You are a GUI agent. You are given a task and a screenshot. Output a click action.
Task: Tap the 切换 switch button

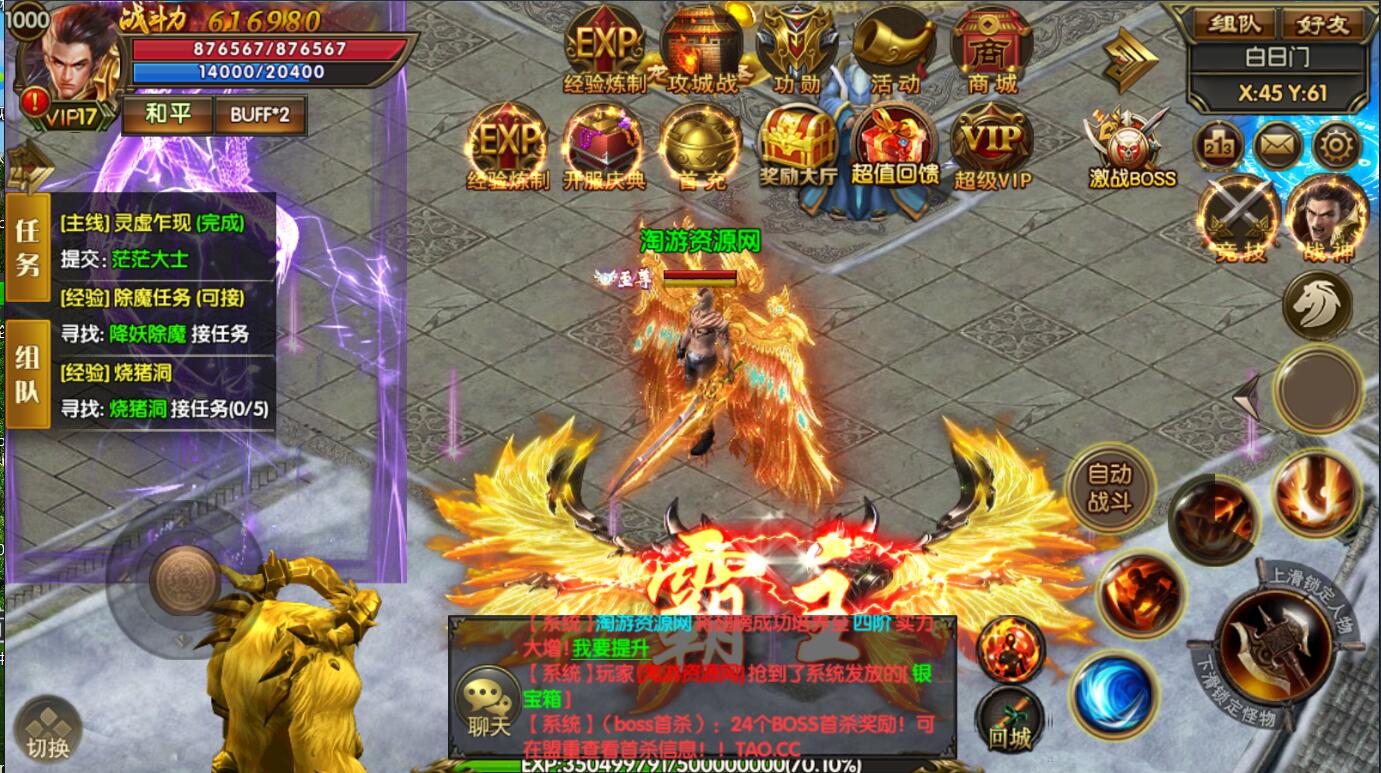(x=48, y=732)
